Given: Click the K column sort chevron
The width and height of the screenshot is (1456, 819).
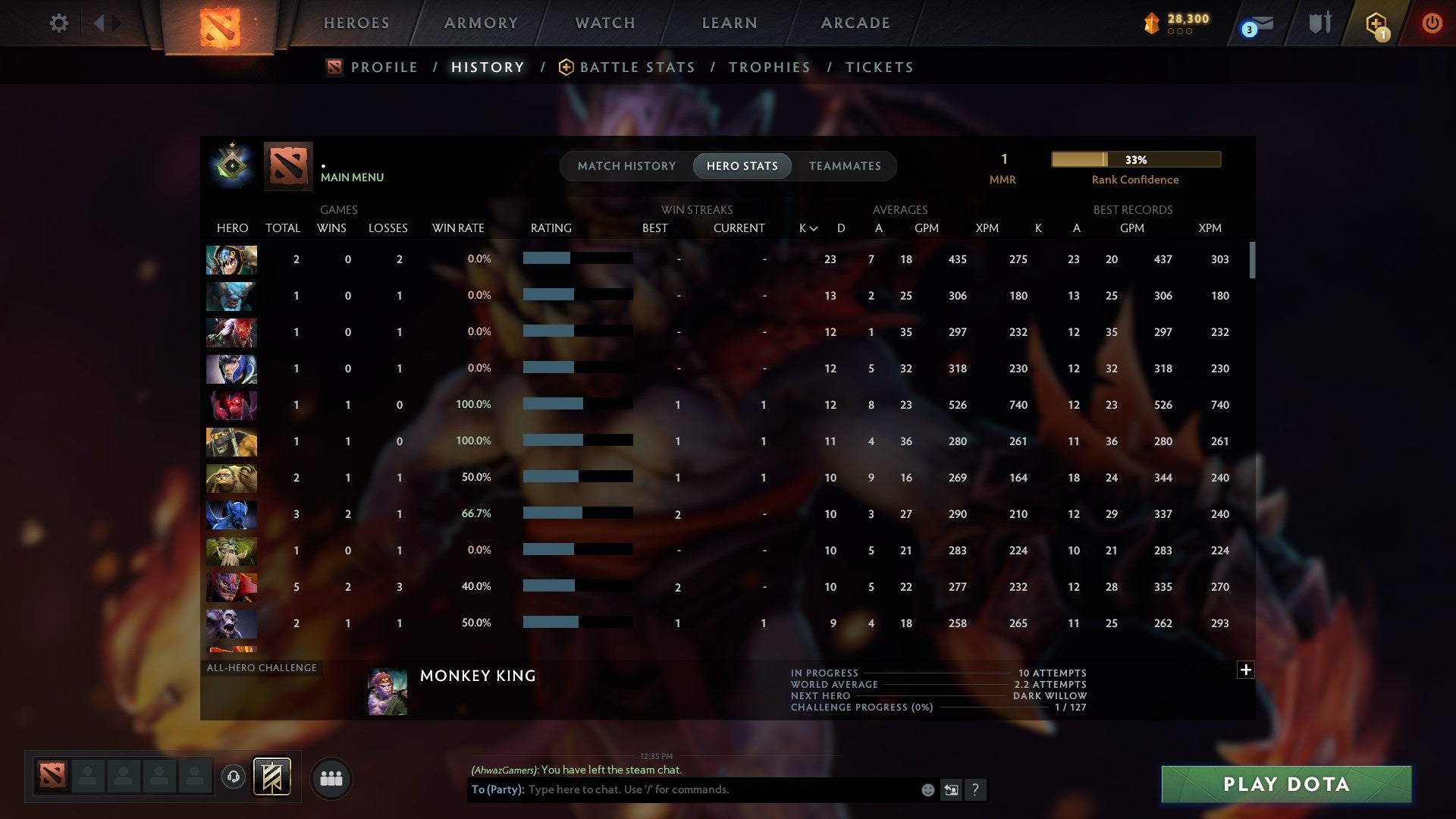Looking at the screenshot, I should tap(814, 227).
